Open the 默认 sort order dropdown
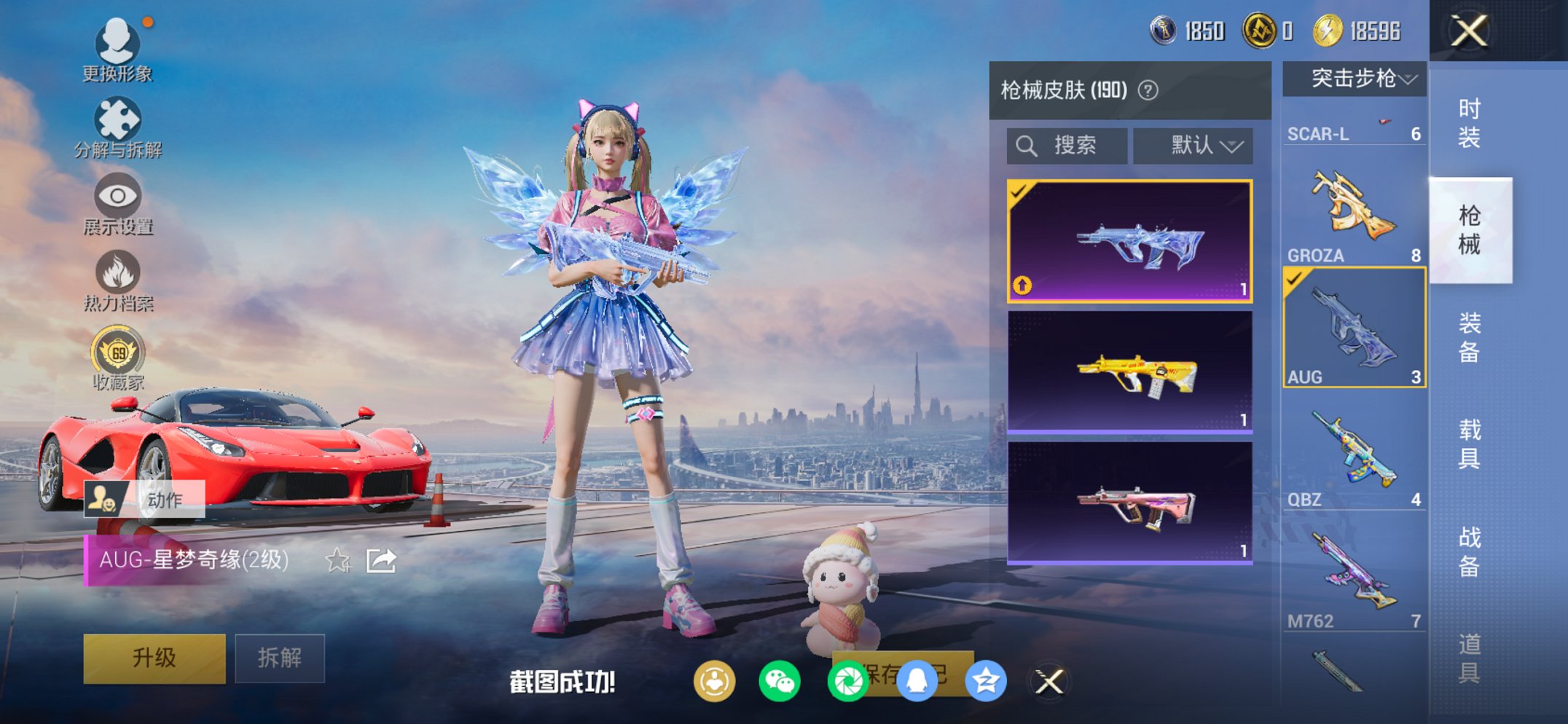The width and height of the screenshot is (1568, 724). point(1193,145)
